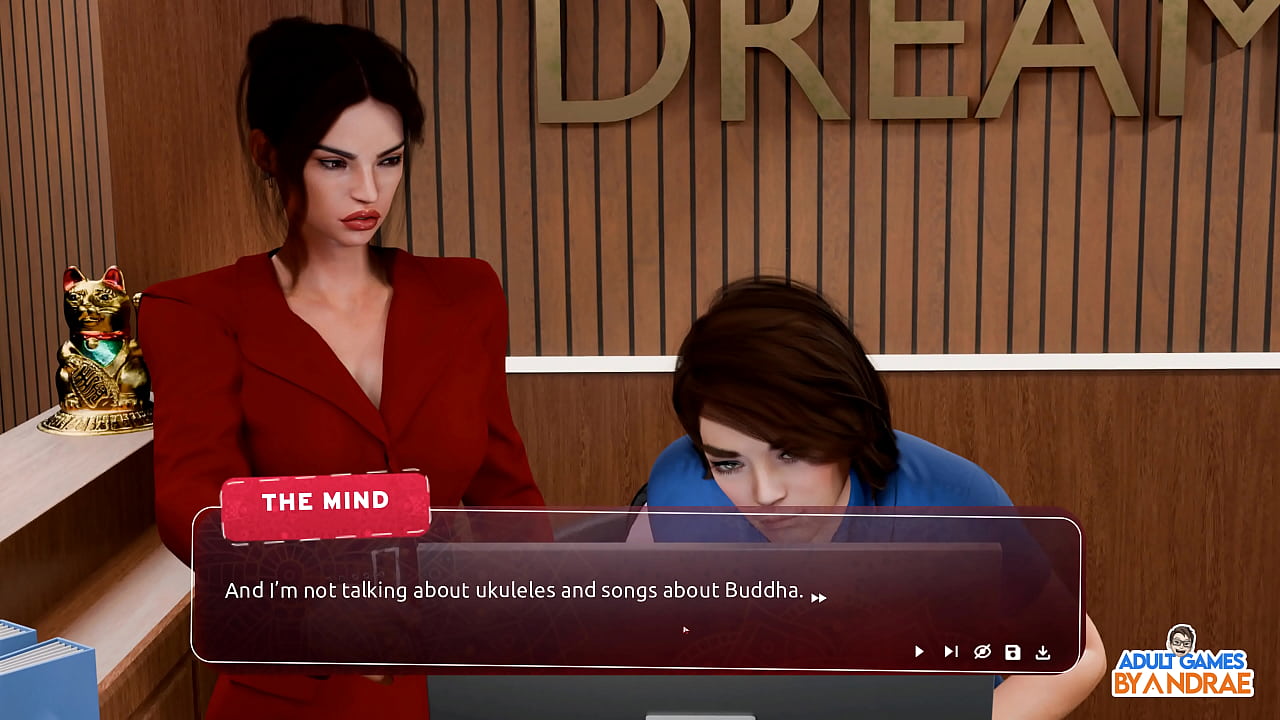Start auto-play with the play icon
The image size is (1280, 720).
(919, 652)
